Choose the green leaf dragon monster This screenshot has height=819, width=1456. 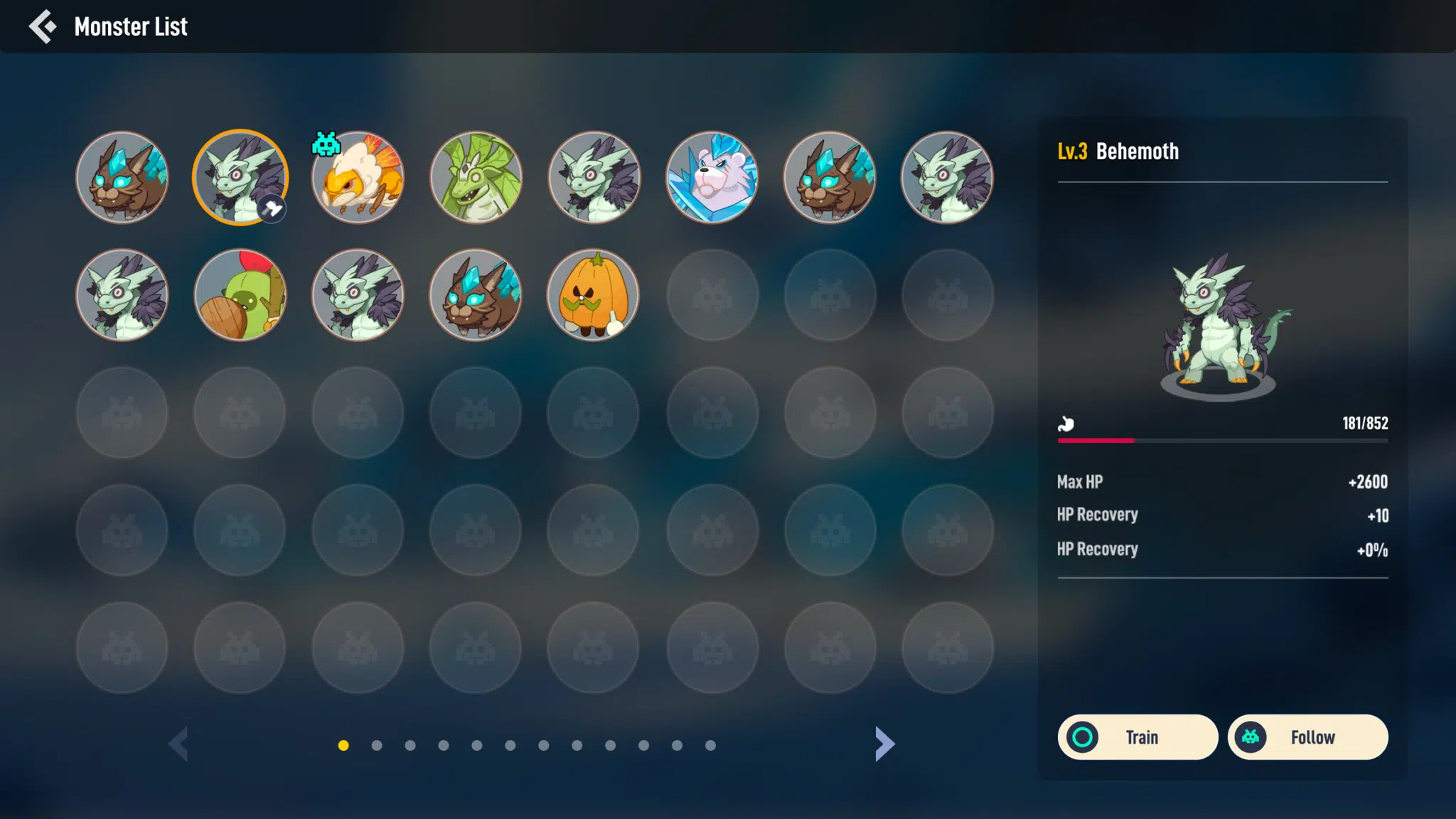click(476, 177)
